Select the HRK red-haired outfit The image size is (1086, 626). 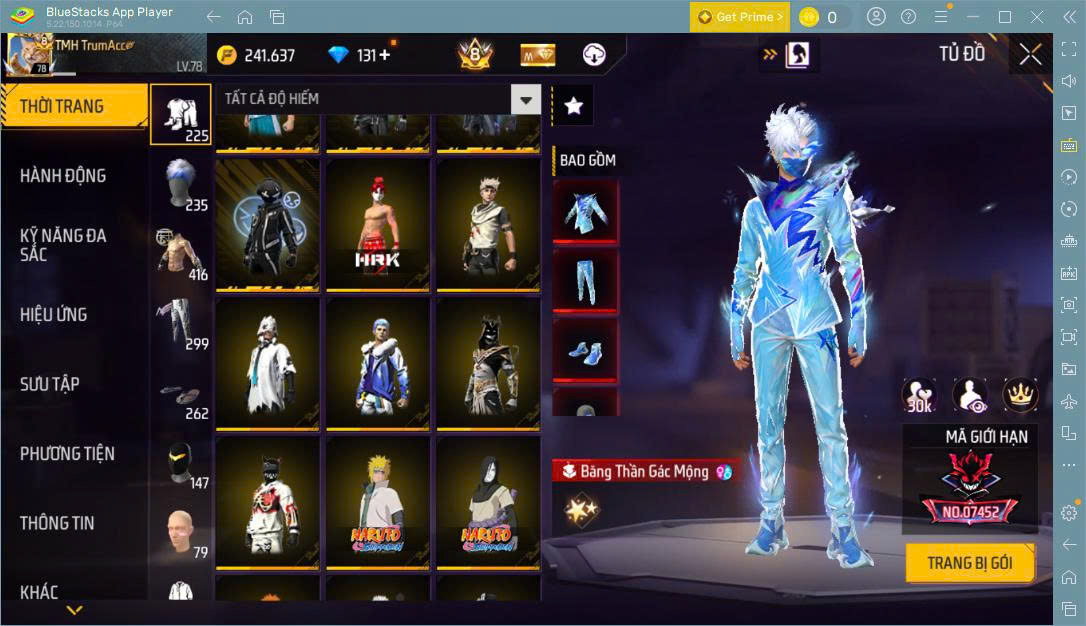coord(378,224)
